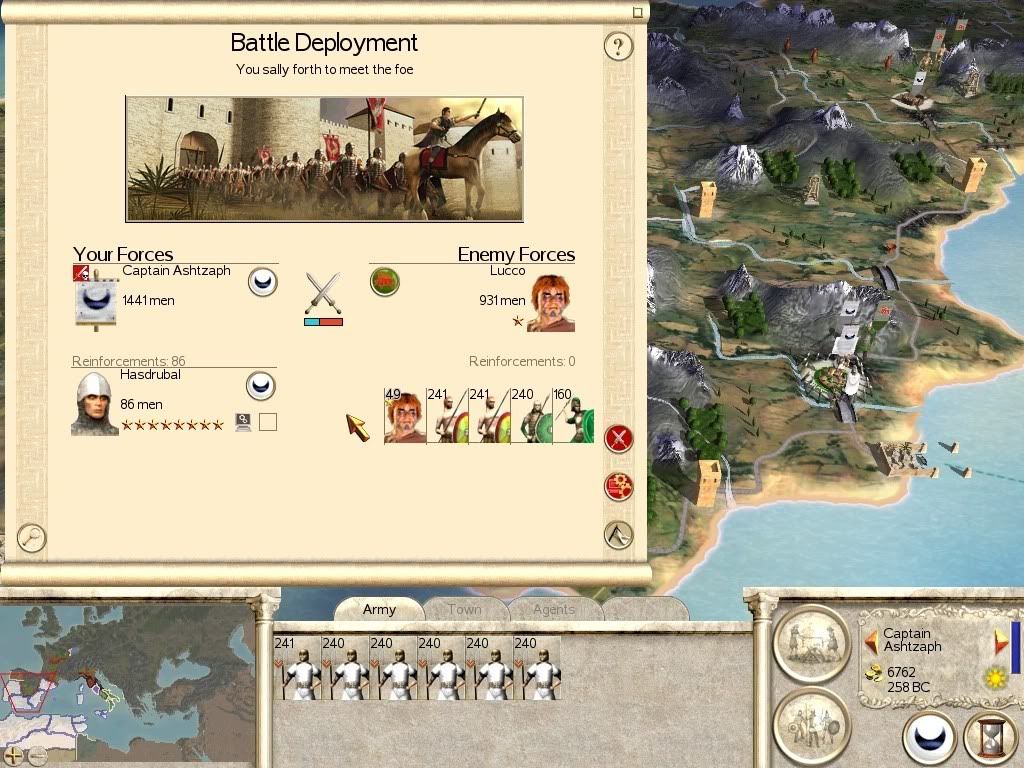
Task: Switch to the Agents tab
Action: (554, 609)
